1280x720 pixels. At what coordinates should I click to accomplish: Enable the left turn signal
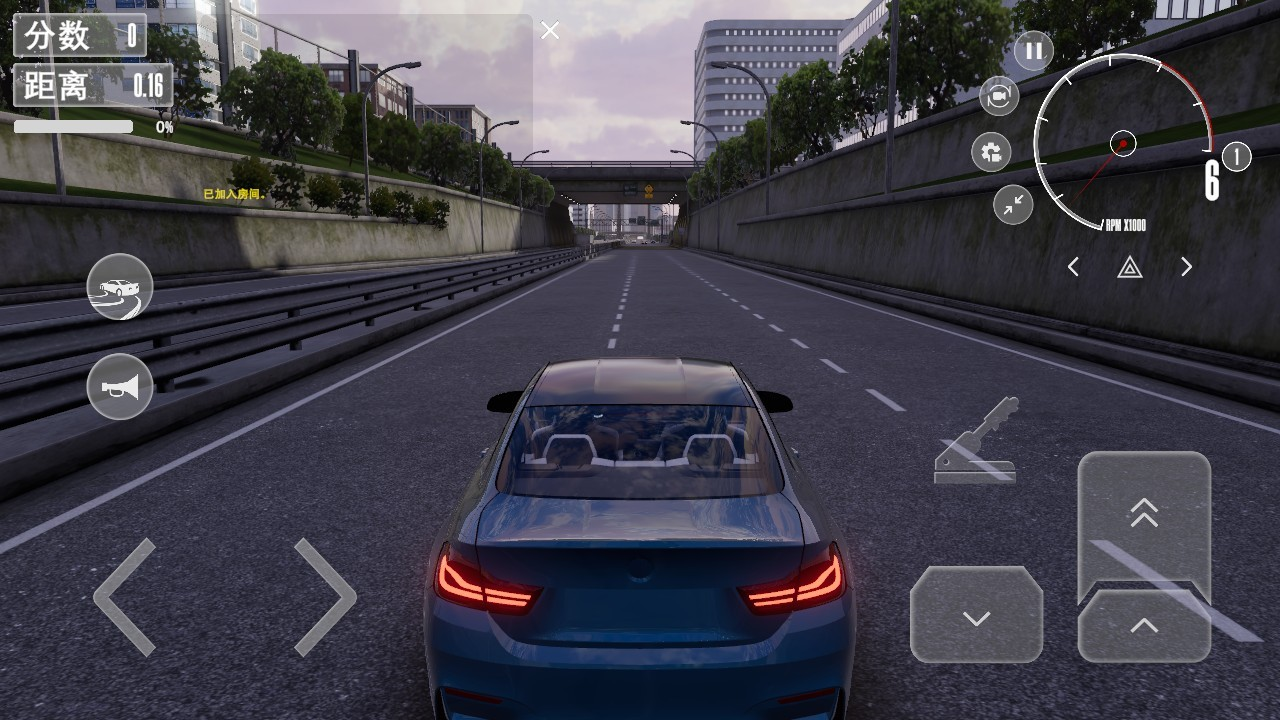[1073, 267]
